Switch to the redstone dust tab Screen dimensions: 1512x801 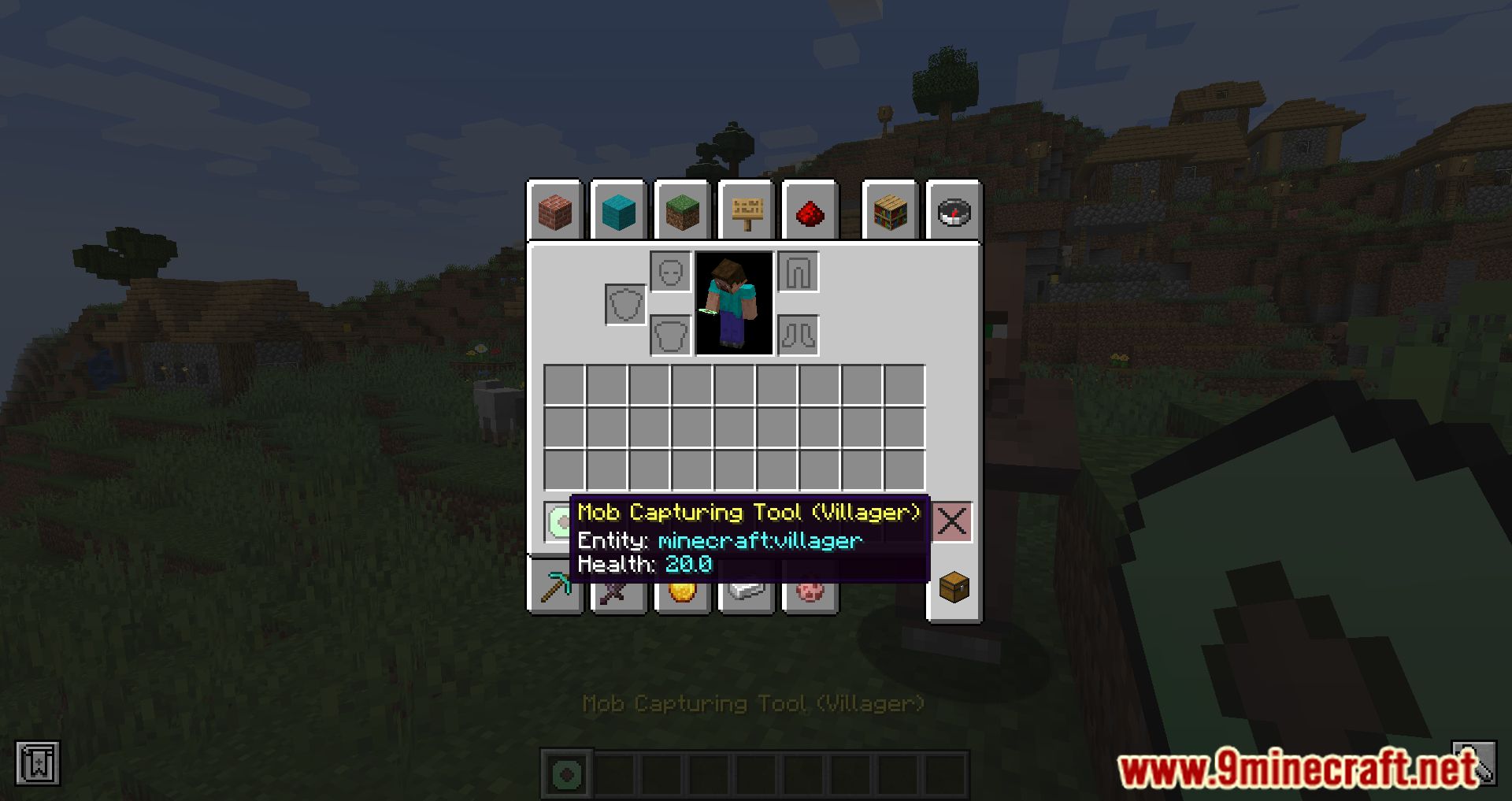tap(810, 211)
